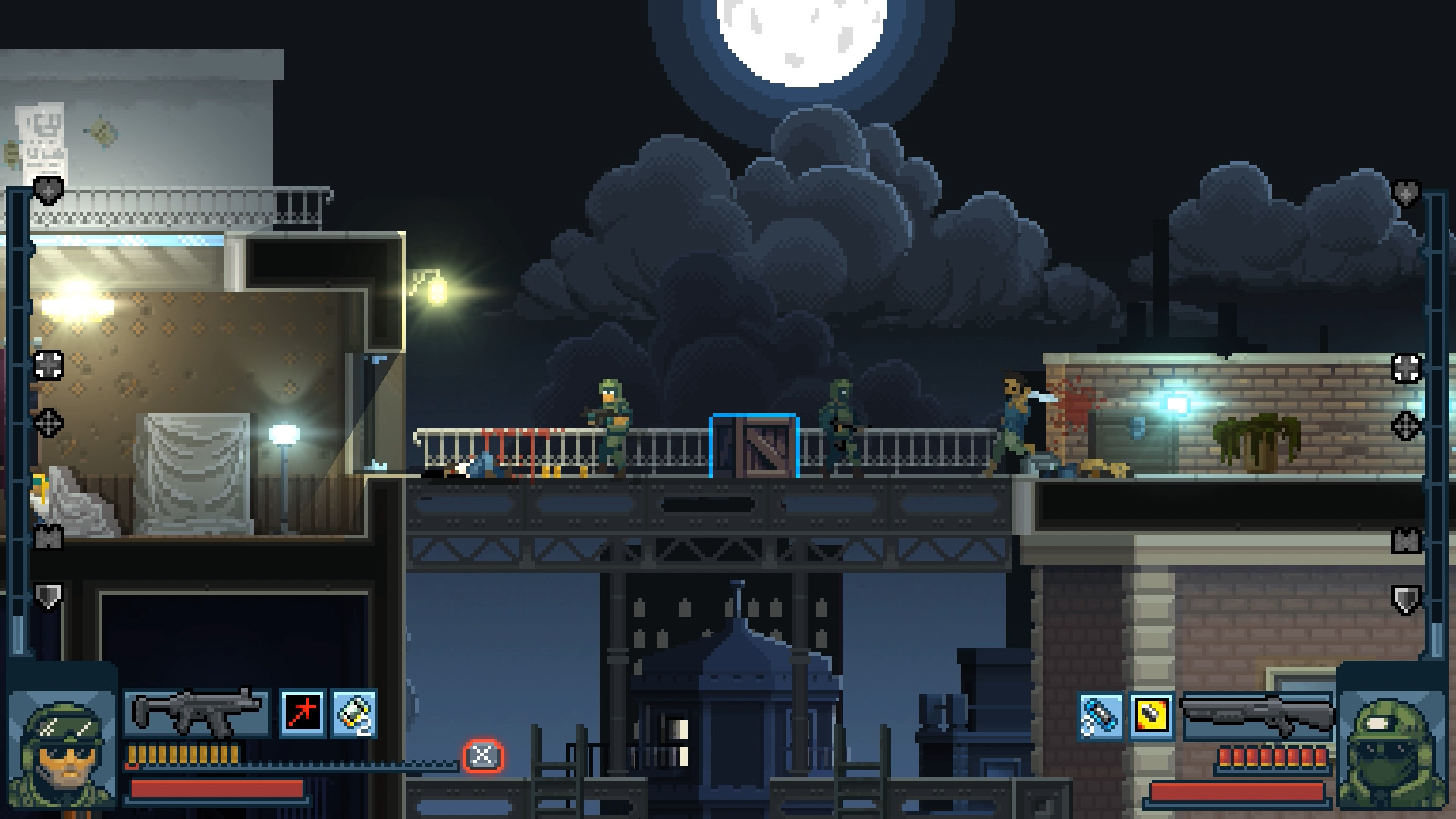
Task: Click the medal icon on the right side rail
Action: tap(1407, 541)
